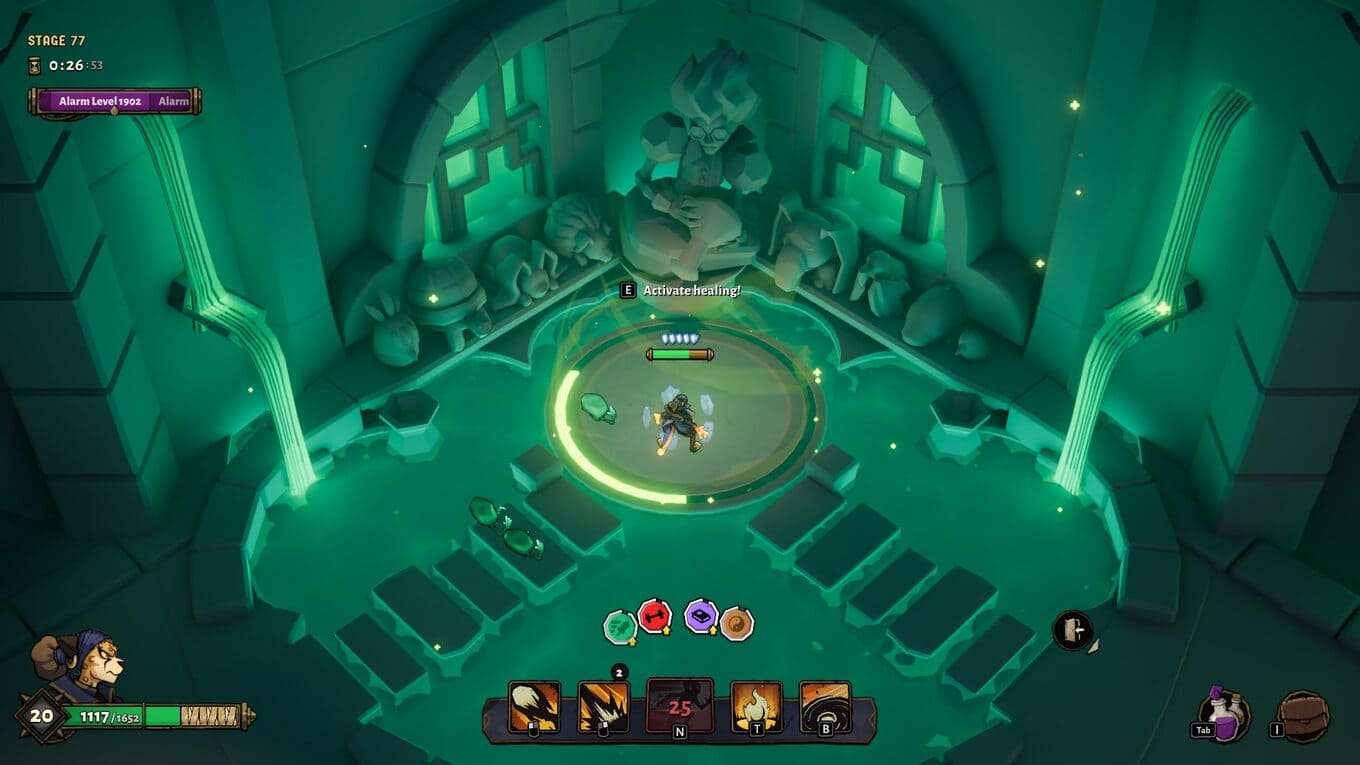Viewport: 1360px width, 765px height.
Task: Inspect the brown yin-yang buff icon
Action: point(736,623)
